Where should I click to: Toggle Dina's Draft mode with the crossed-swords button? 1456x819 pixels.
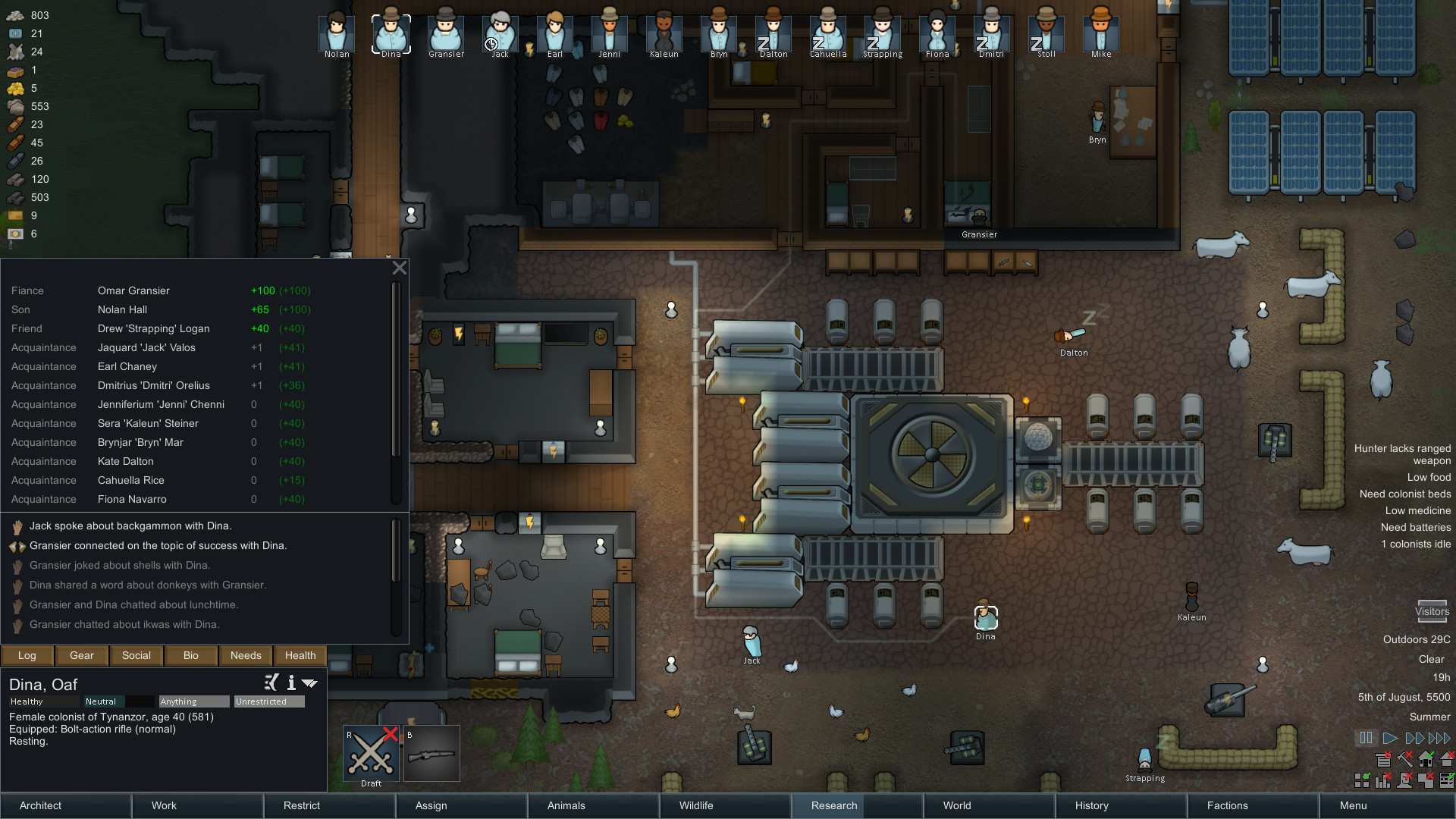[x=370, y=753]
